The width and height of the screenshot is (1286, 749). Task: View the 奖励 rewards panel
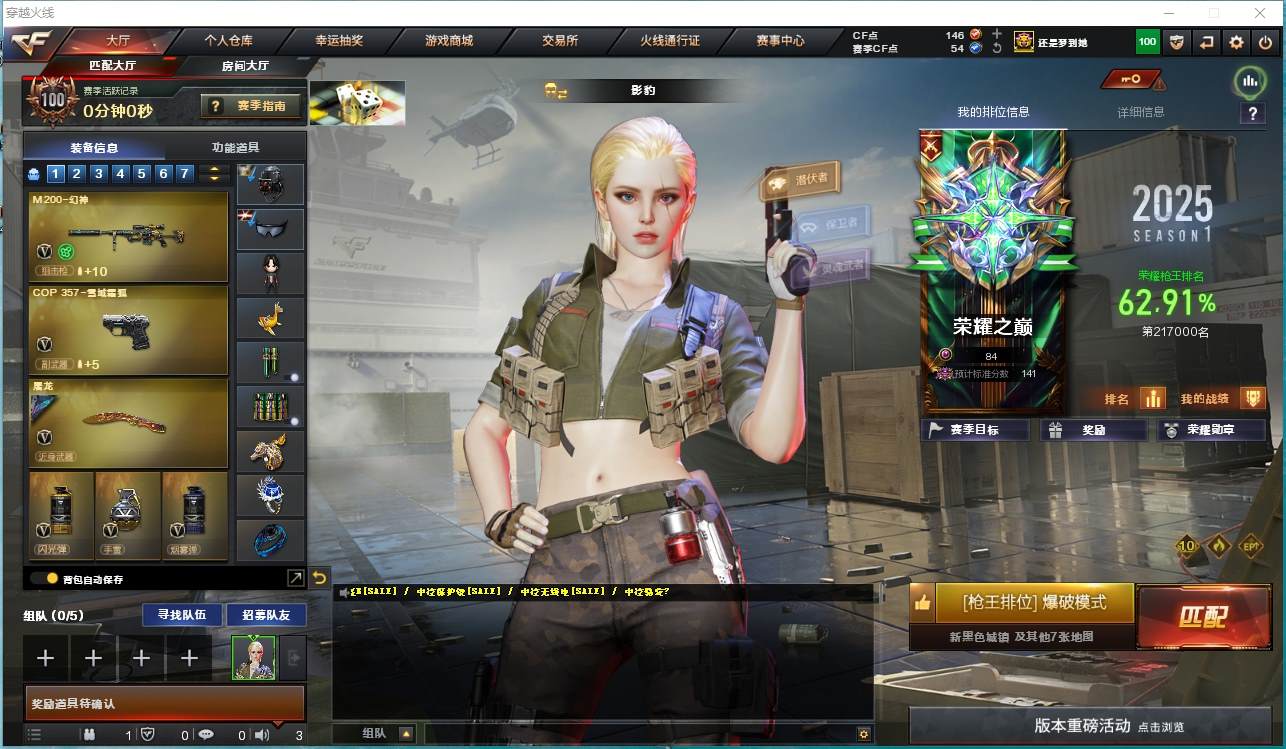coord(1093,430)
